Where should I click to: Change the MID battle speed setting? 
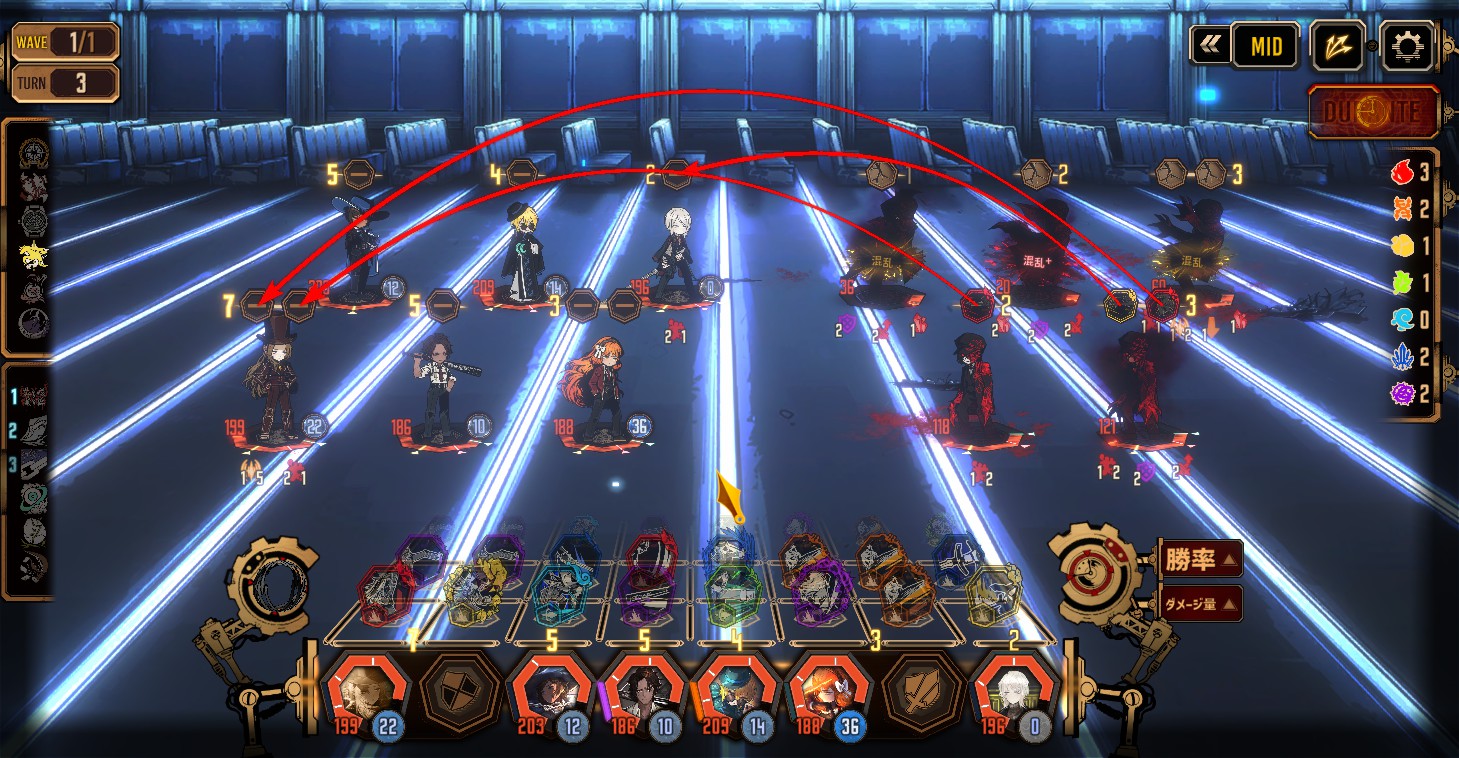tap(1265, 46)
